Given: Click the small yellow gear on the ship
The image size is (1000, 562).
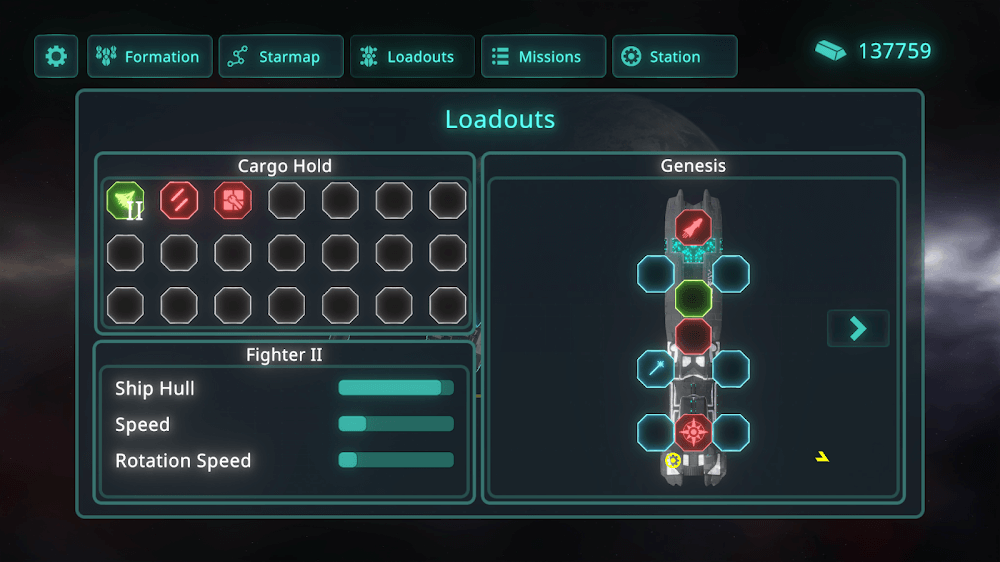Looking at the screenshot, I should (x=673, y=461).
